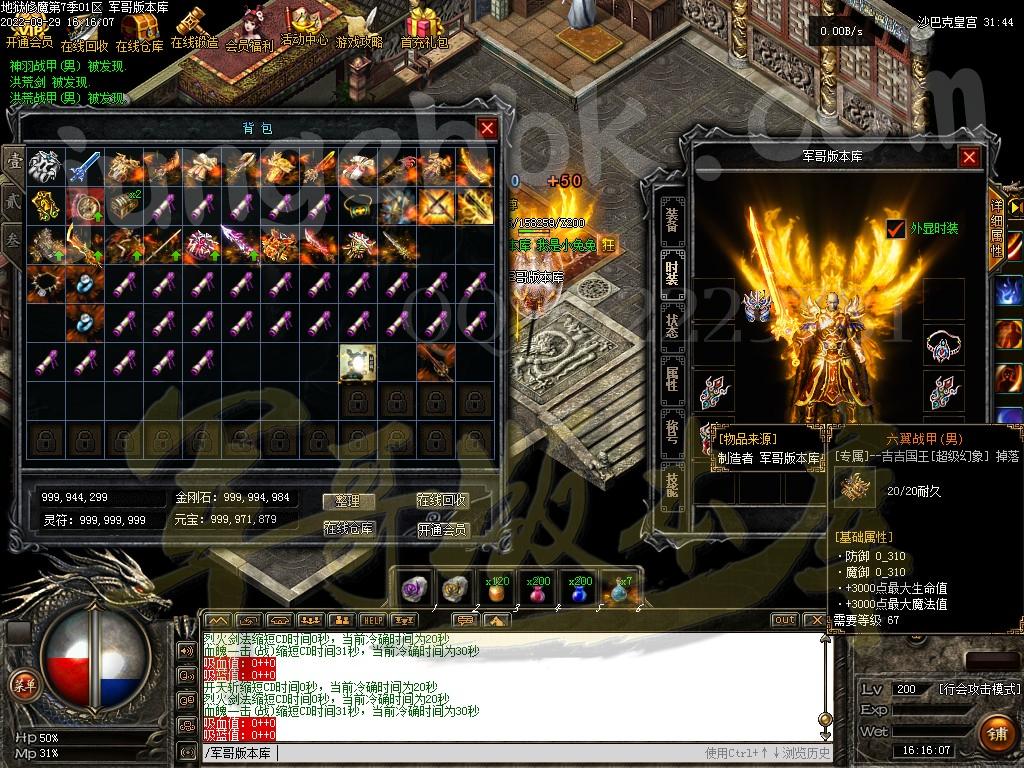The width and height of the screenshot is (1024, 768).
Task: Select the blue sword in backpack
Action: [x=84, y=166]
